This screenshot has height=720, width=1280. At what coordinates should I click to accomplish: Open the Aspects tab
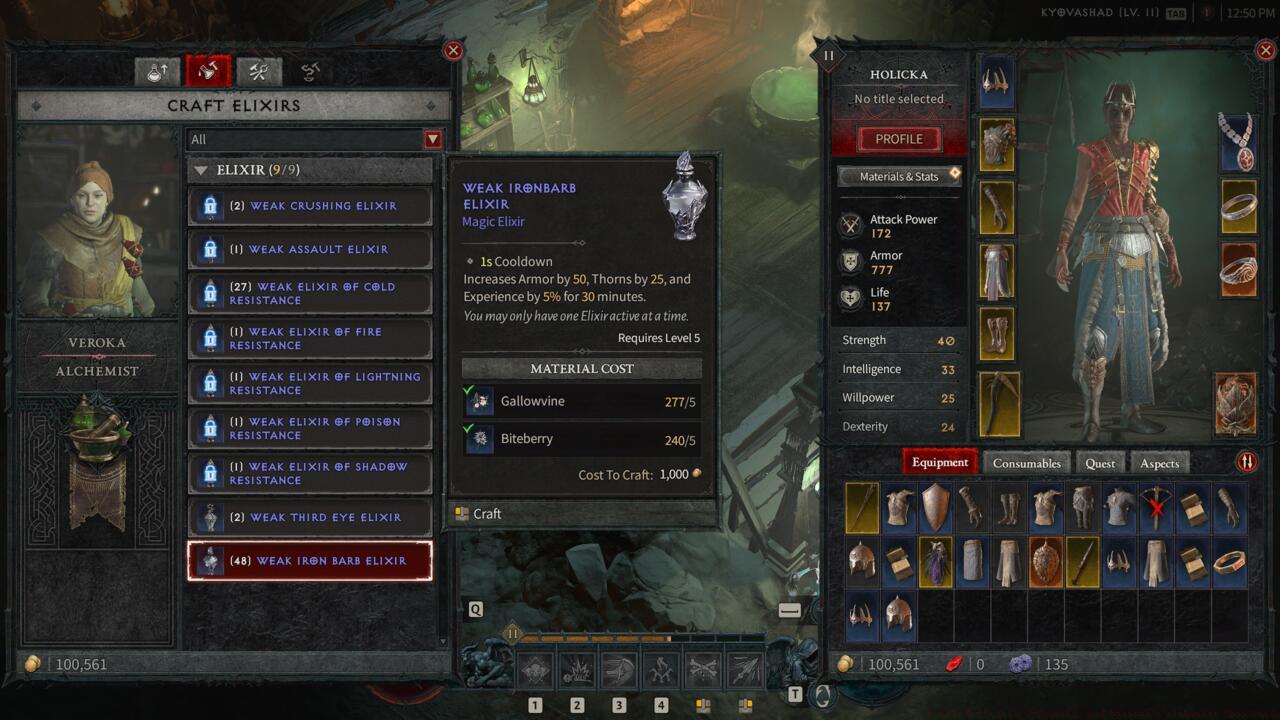tap(1159, 463)
